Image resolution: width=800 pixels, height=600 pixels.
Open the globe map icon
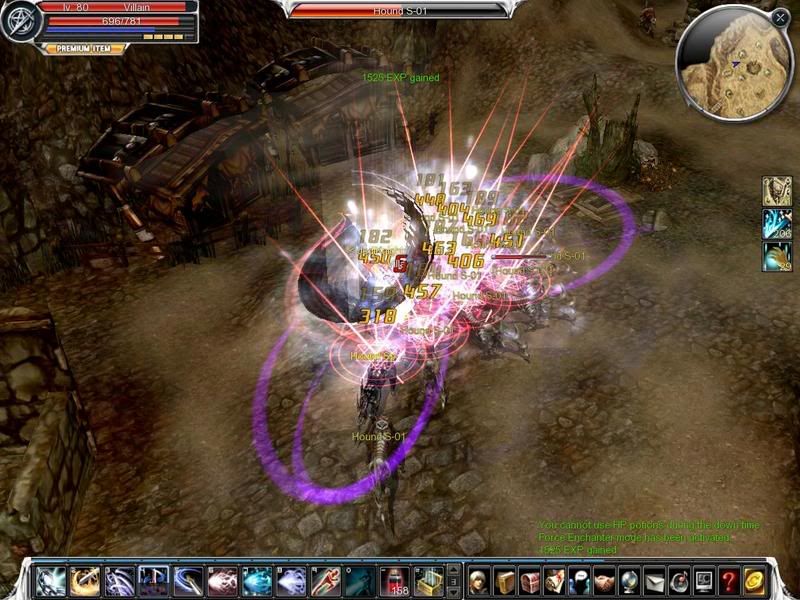(630, 580)
